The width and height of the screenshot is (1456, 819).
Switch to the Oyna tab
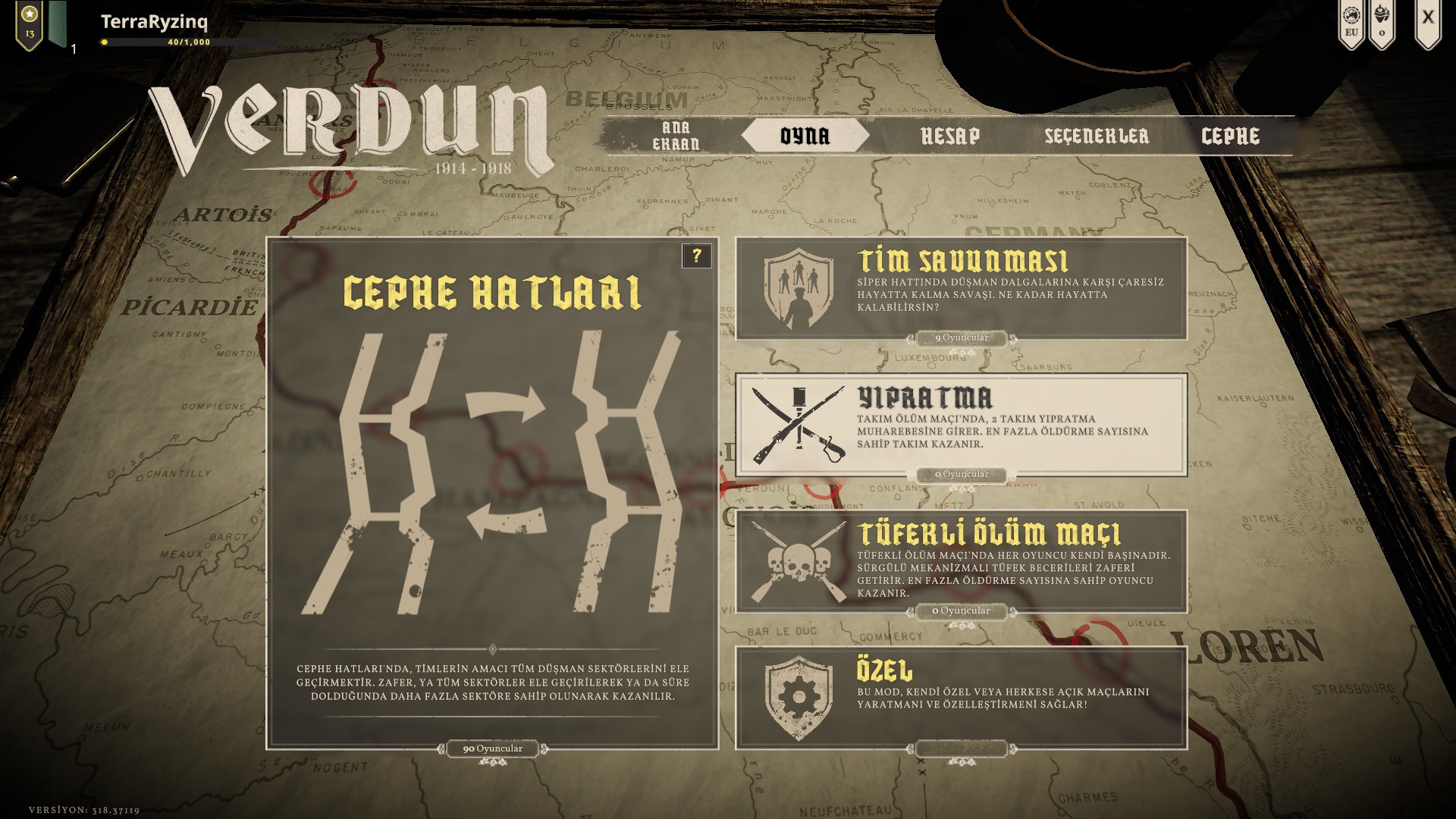805,136
